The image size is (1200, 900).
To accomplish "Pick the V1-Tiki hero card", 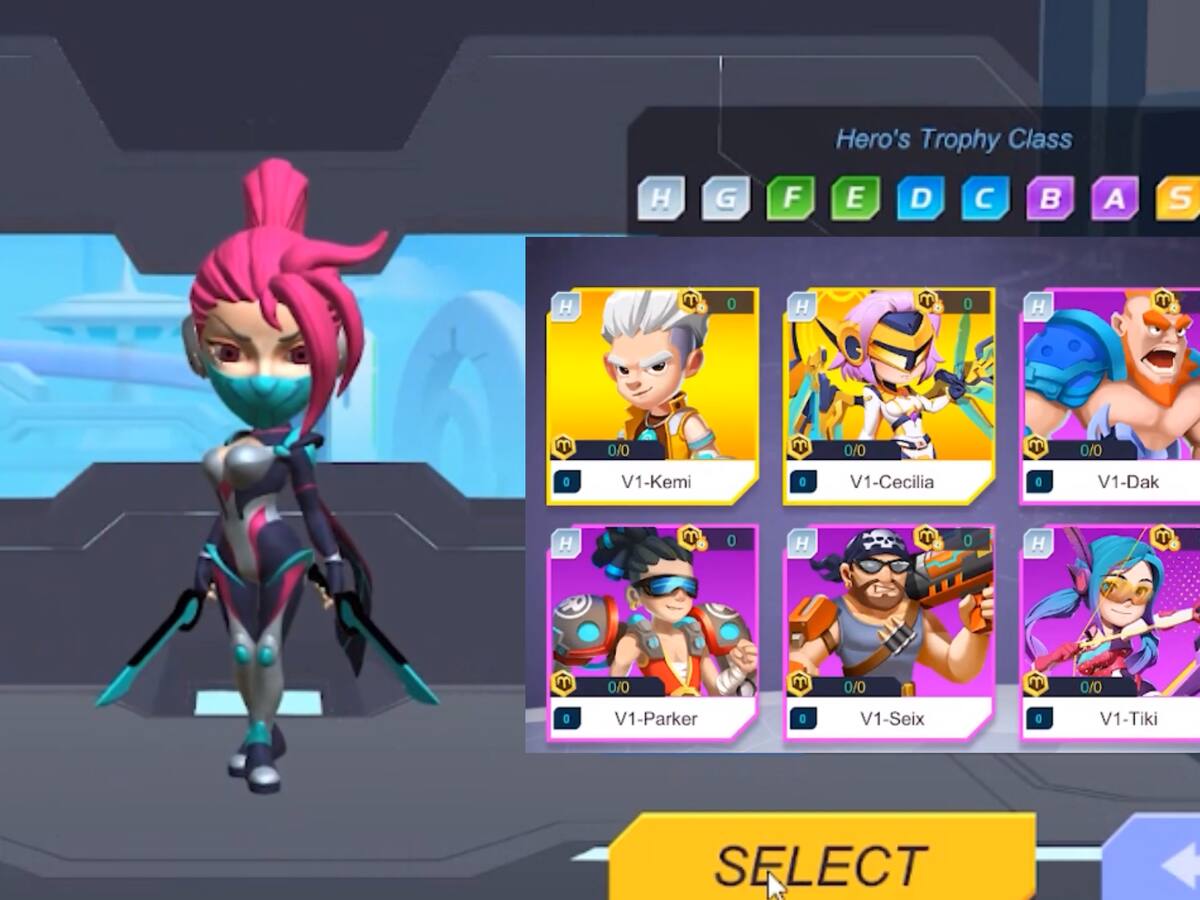I will (x=1112, y=632).
